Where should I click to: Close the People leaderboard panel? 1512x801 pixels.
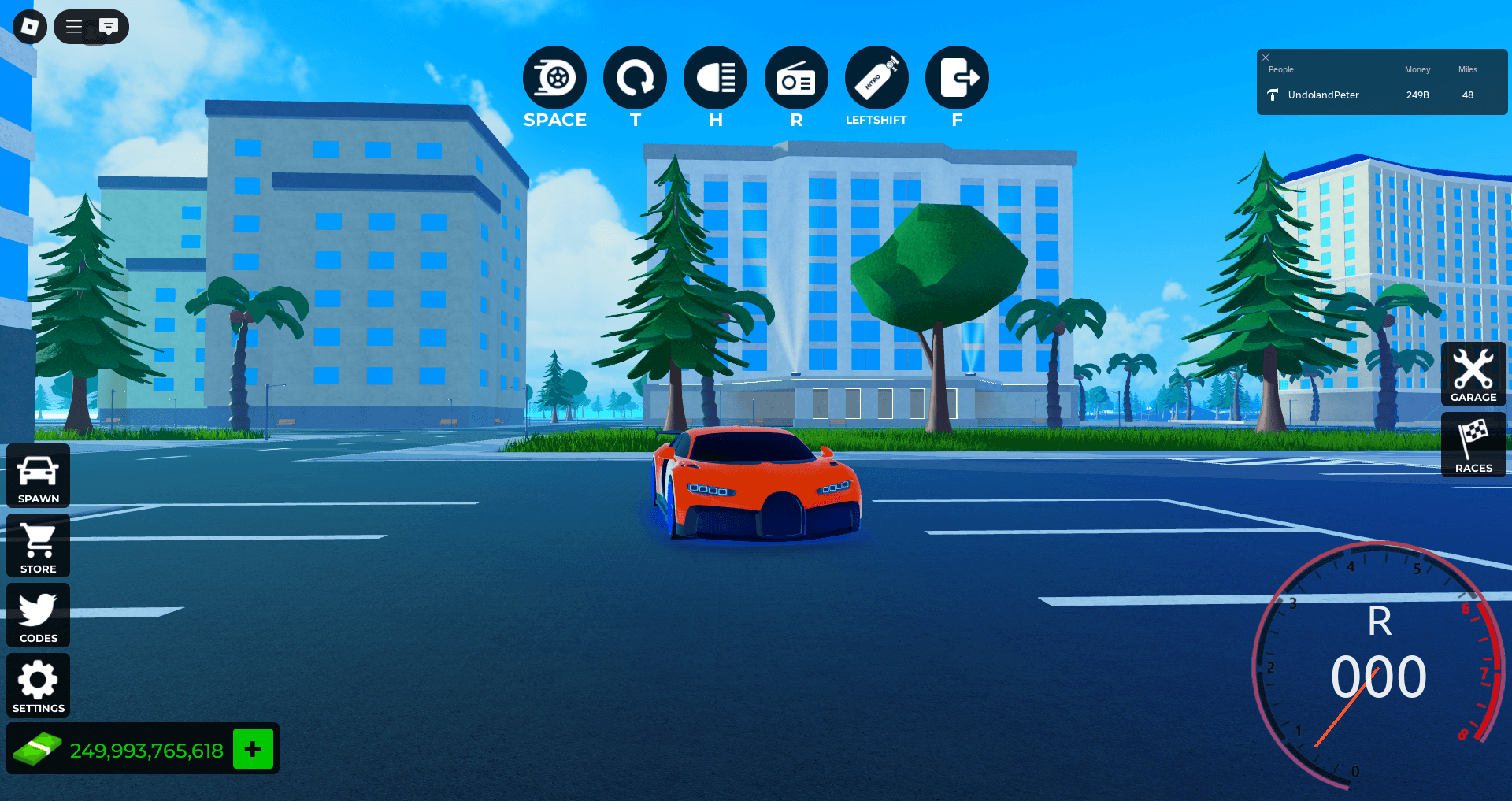point(1266,57)
